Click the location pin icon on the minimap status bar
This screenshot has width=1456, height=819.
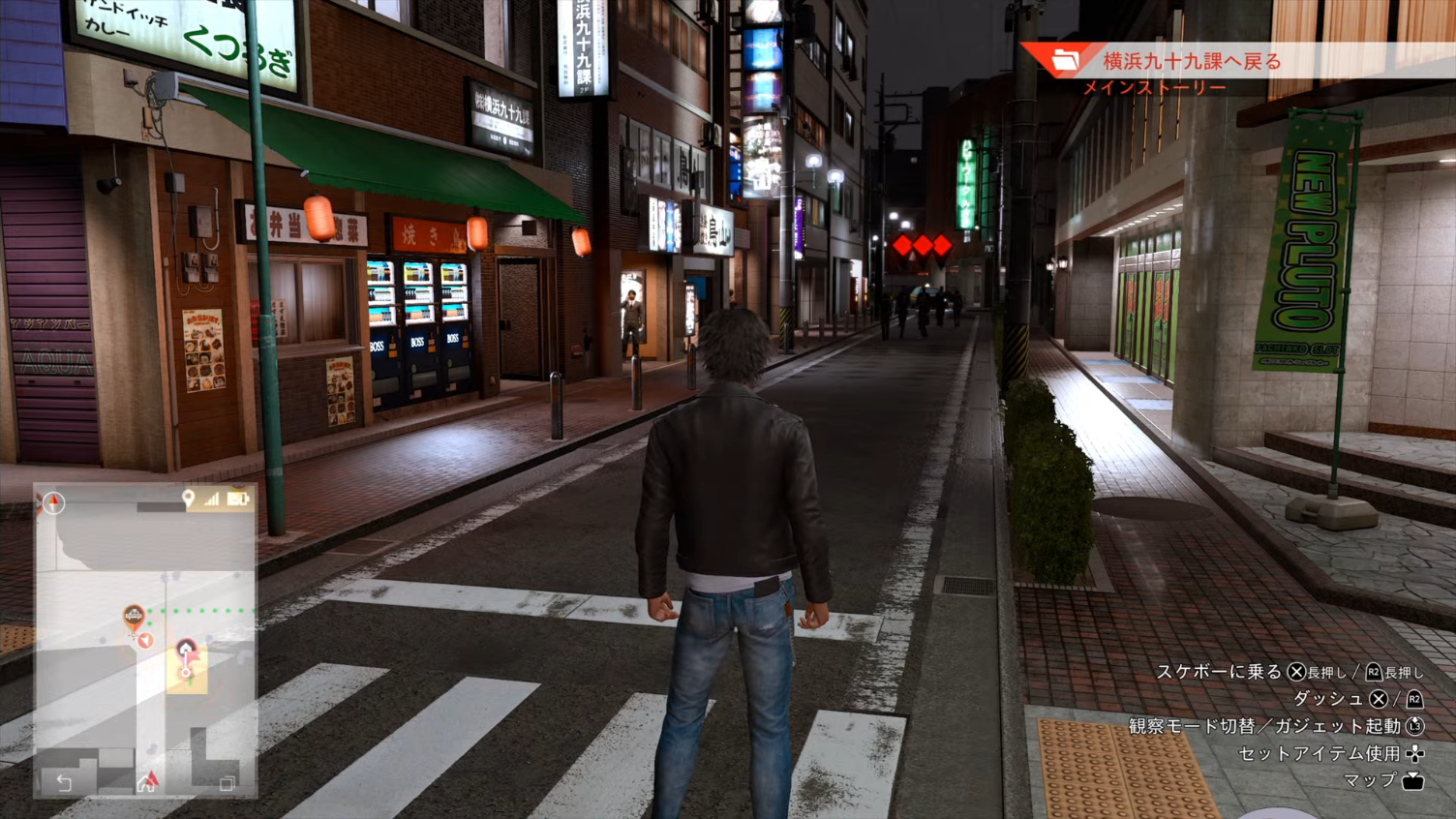[x=189, y=499]
